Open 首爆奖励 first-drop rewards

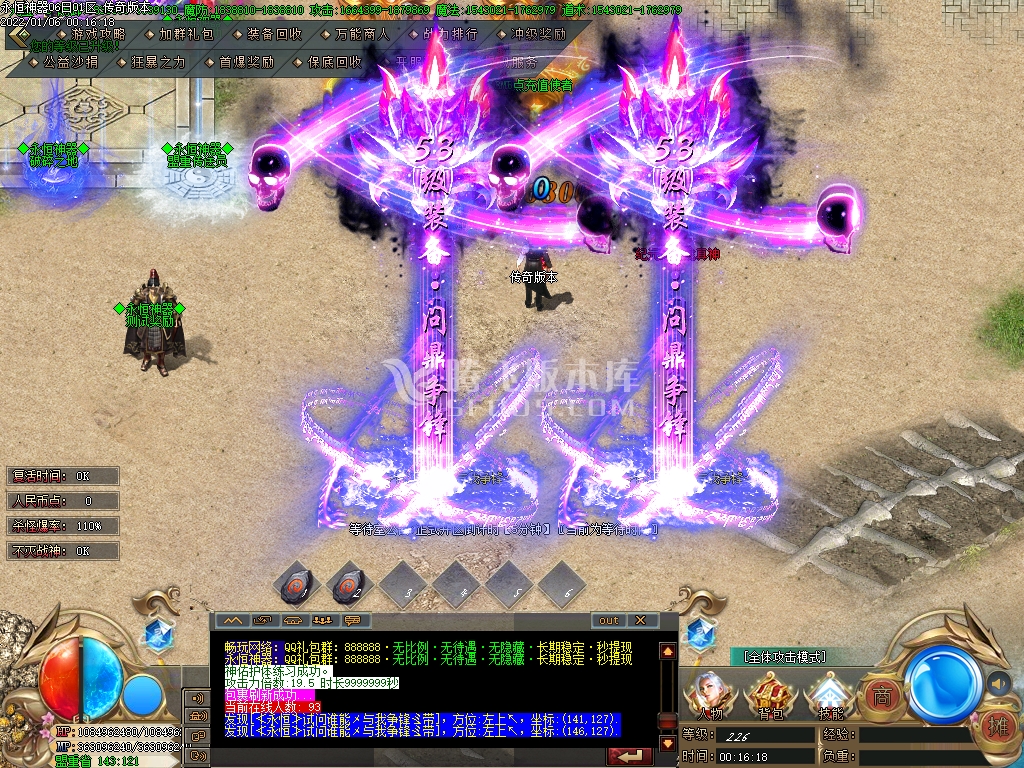[x=246, y=62]
